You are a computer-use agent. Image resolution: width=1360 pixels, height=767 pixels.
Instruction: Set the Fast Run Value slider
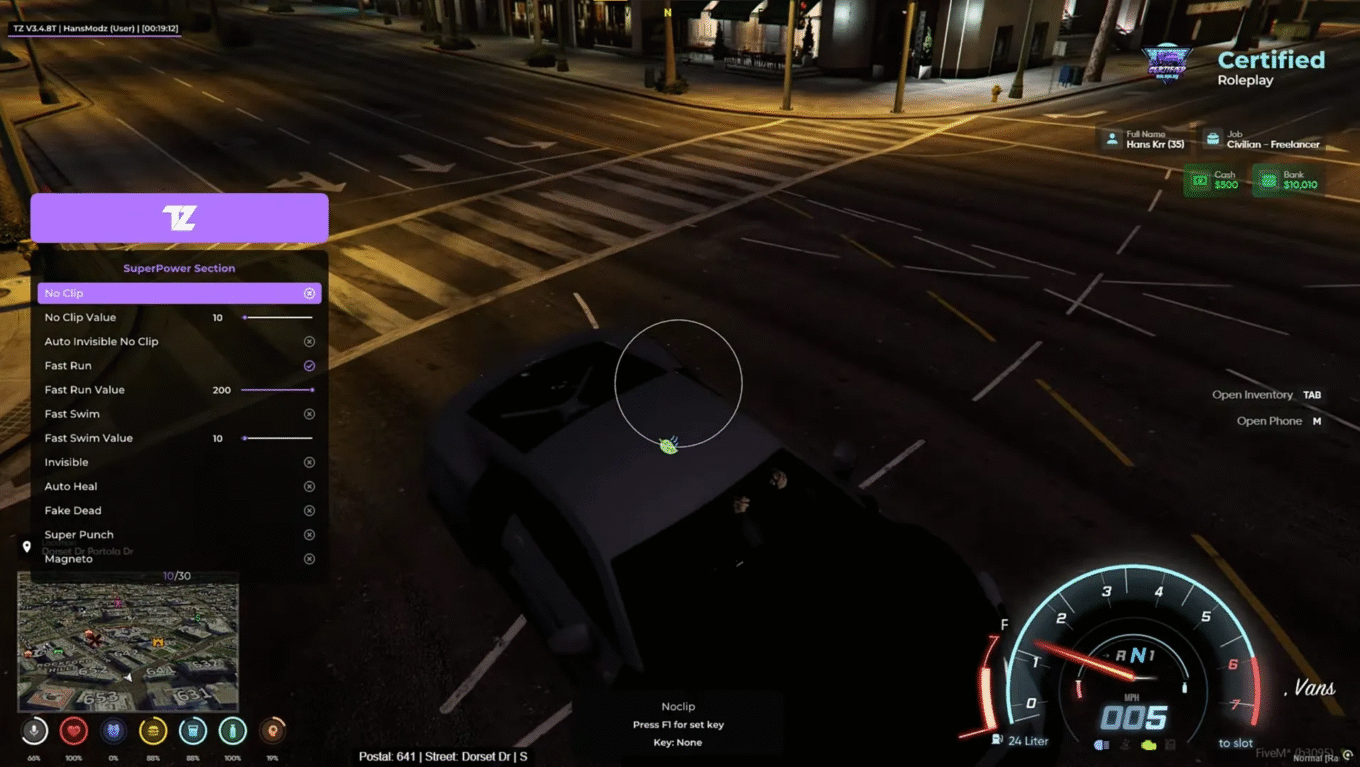(277, 390)
